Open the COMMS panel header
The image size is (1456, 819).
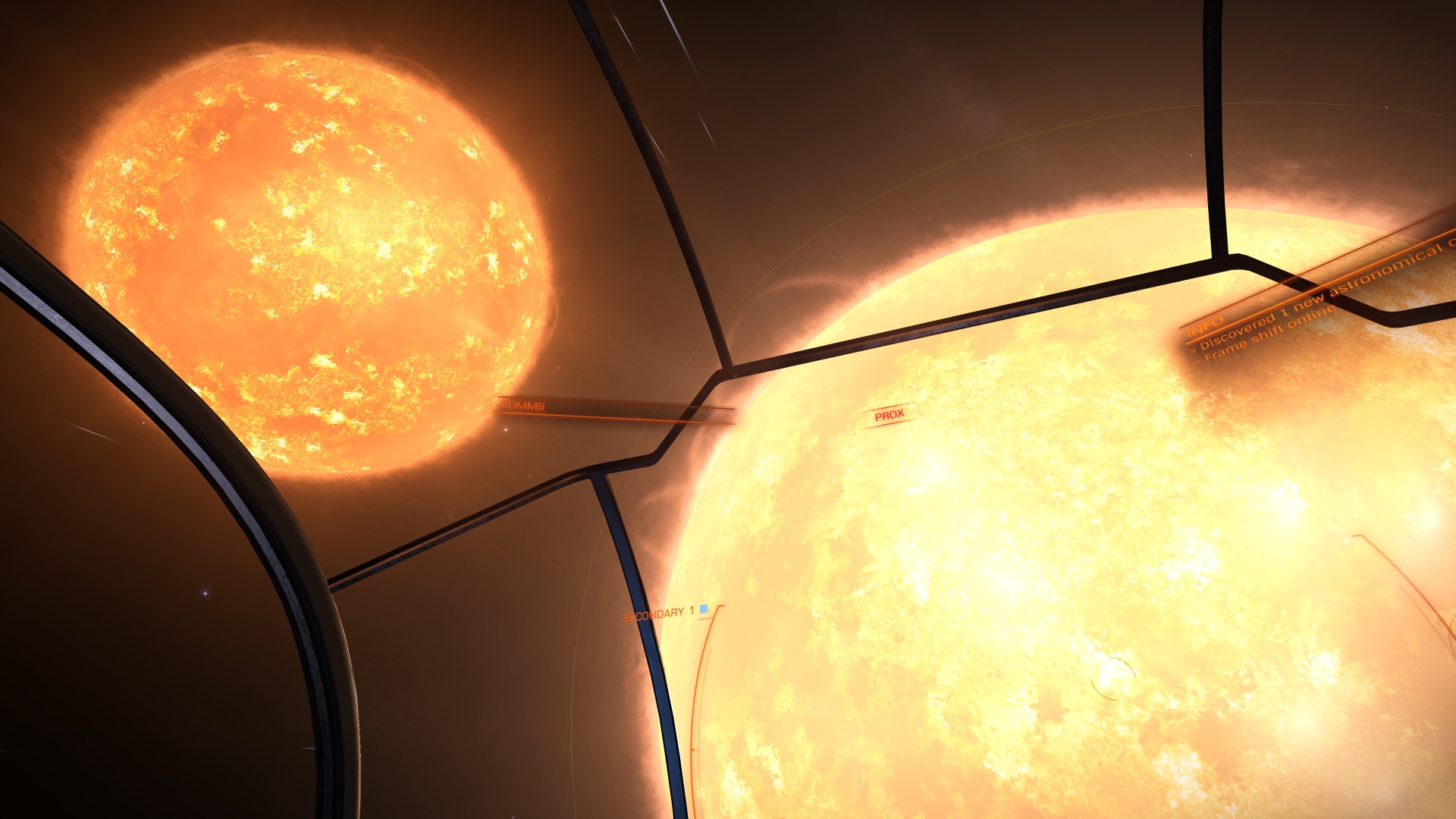tap(525, 406)
